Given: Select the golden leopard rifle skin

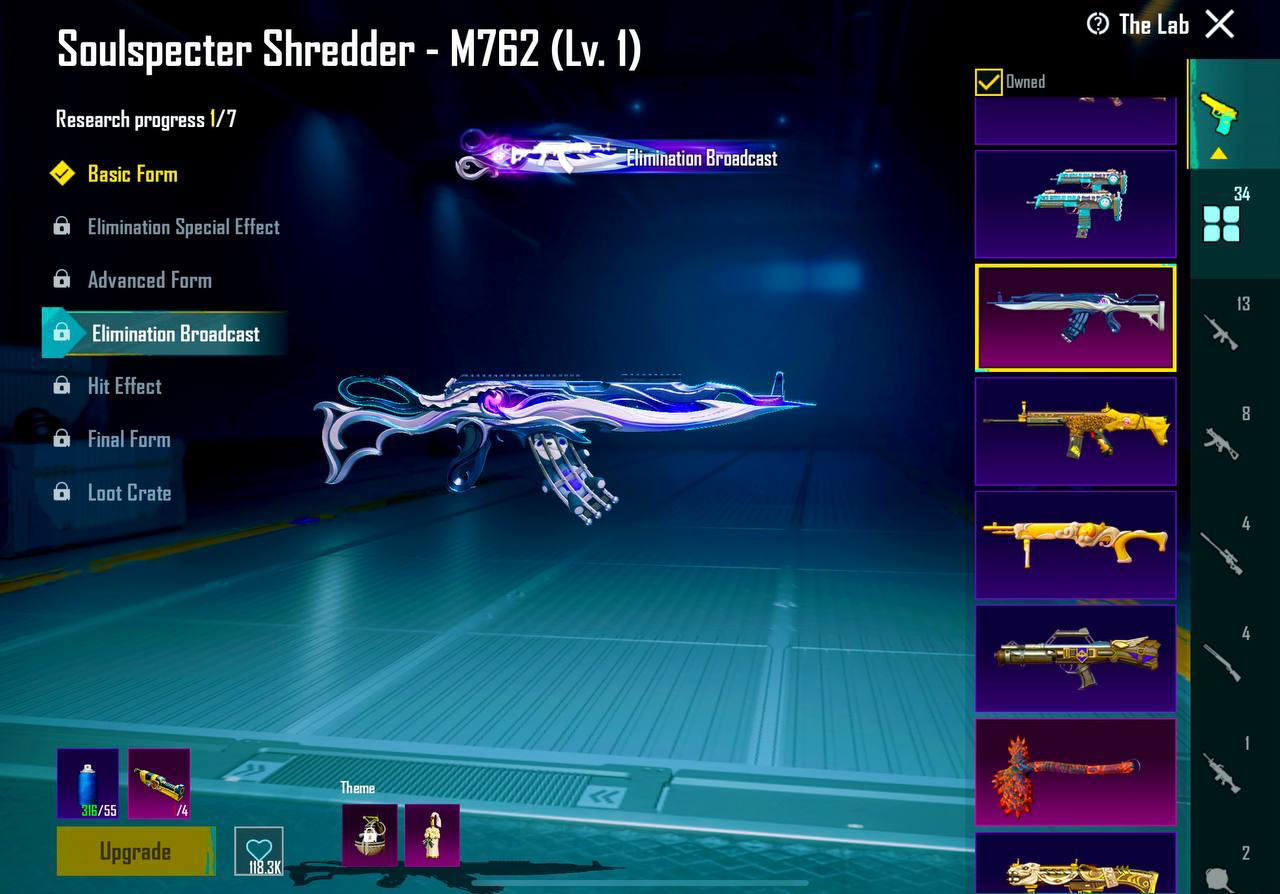Looking at the screenshot, I should pos(1075,431).
